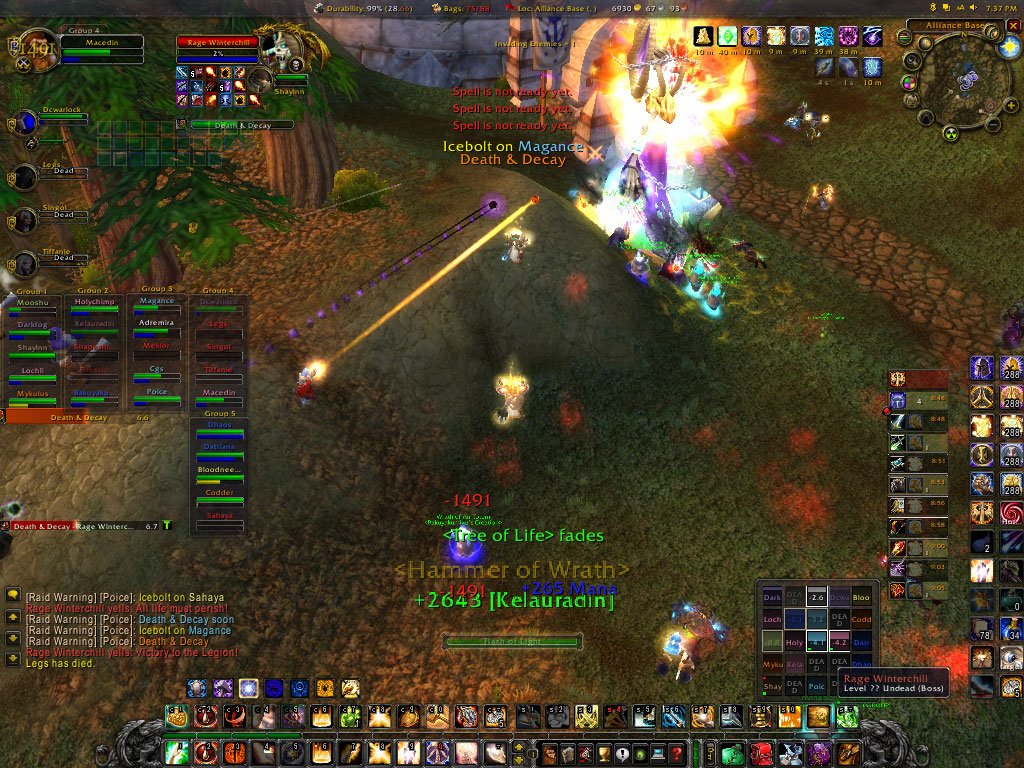Target Holychimp in the raid frames
Image resolution: width=1024 pixels, height=768 pixels.
pyautogui.click(x=95, y=305)
